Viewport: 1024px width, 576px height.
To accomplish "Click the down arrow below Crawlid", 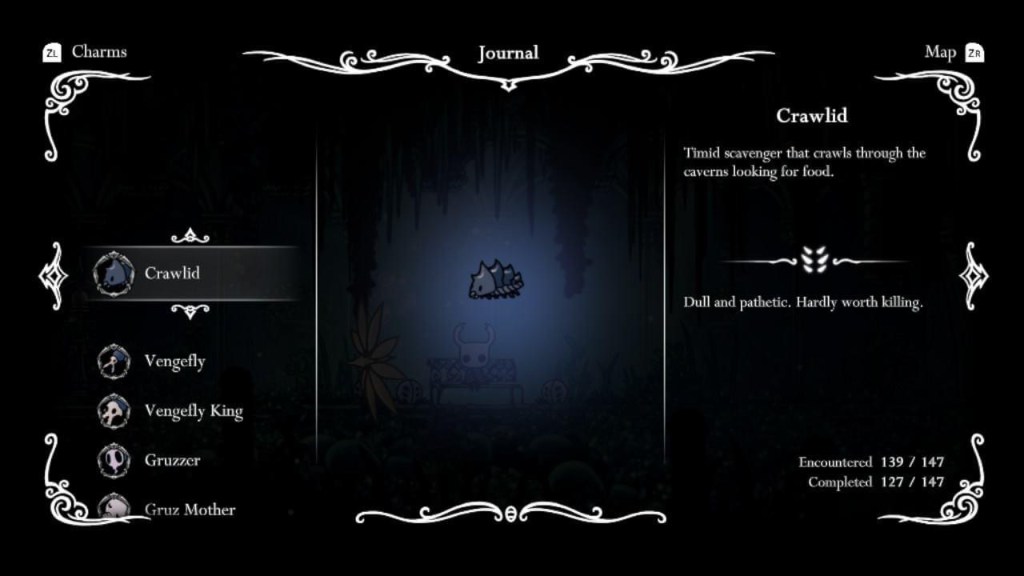I will 190,310.
